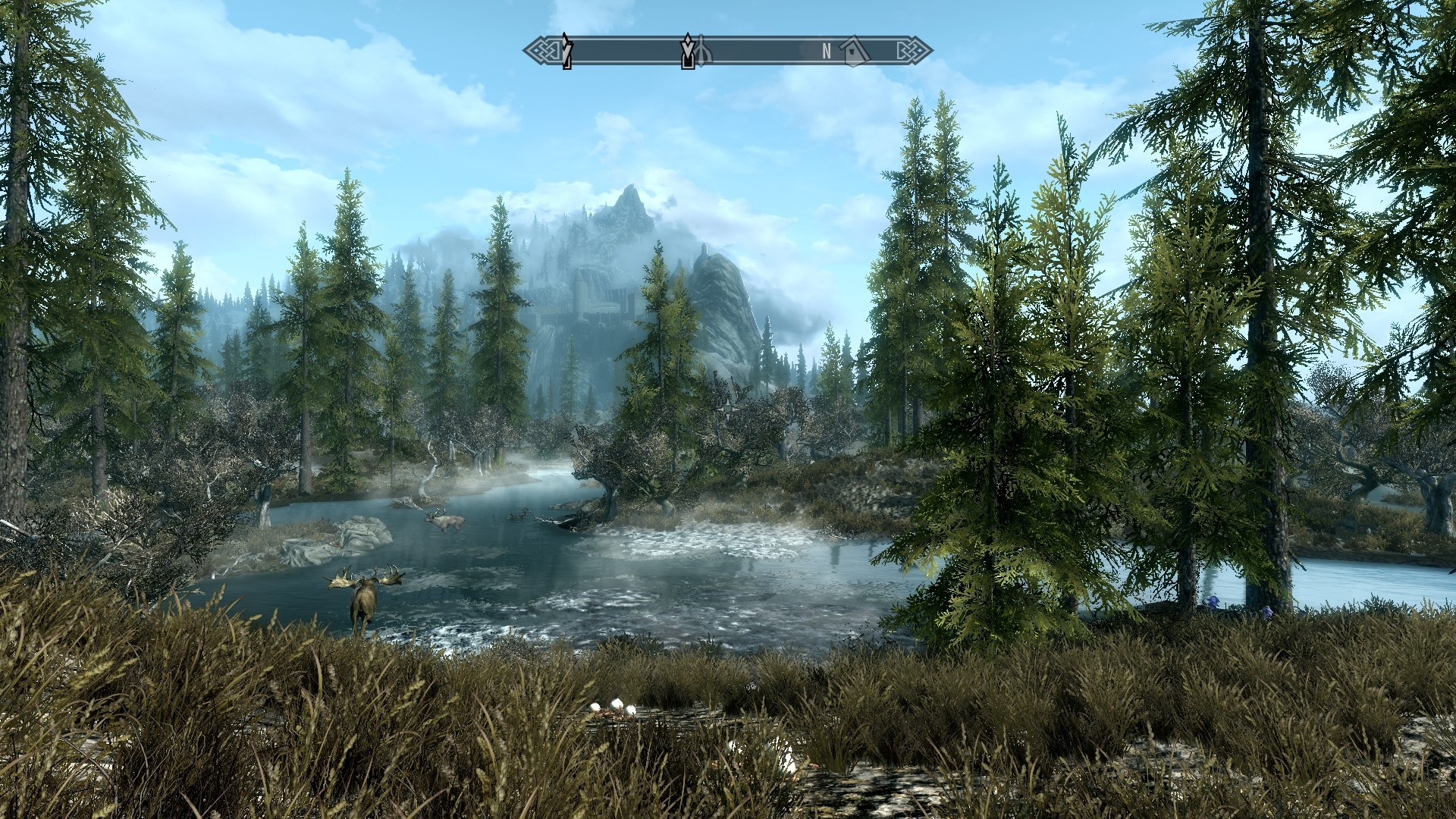
Task: Click the N north indicator on the compass
Action: (827, 51)
